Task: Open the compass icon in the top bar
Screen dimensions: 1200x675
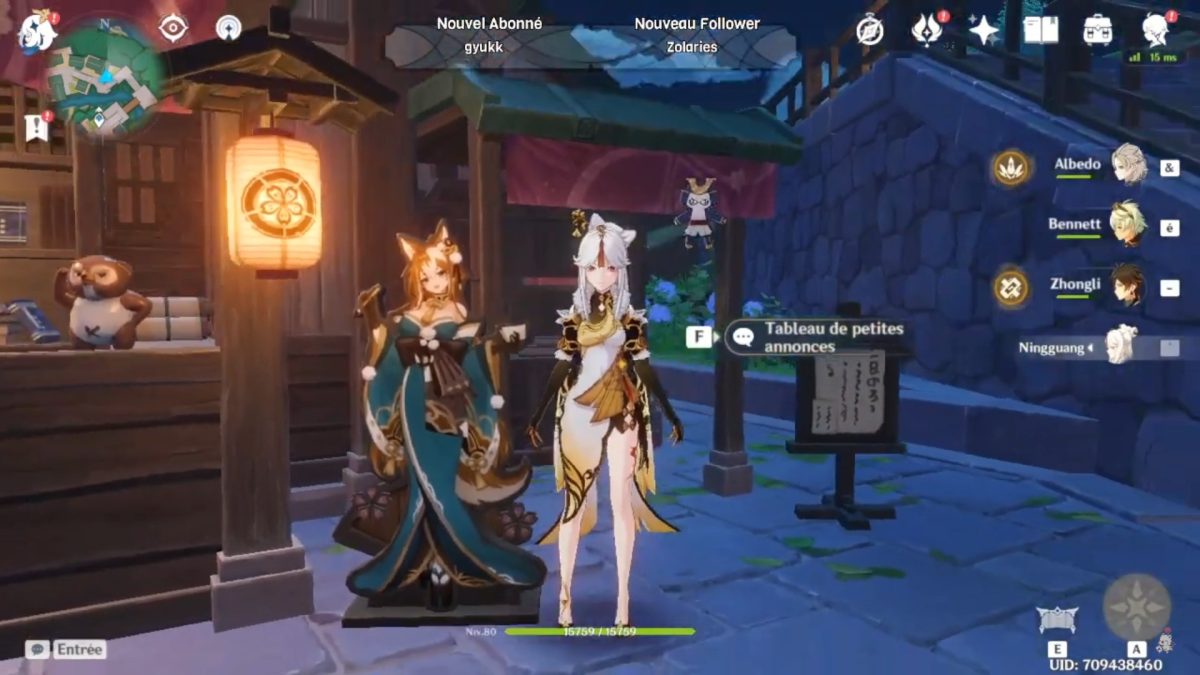Action: [x=870, y=30]
